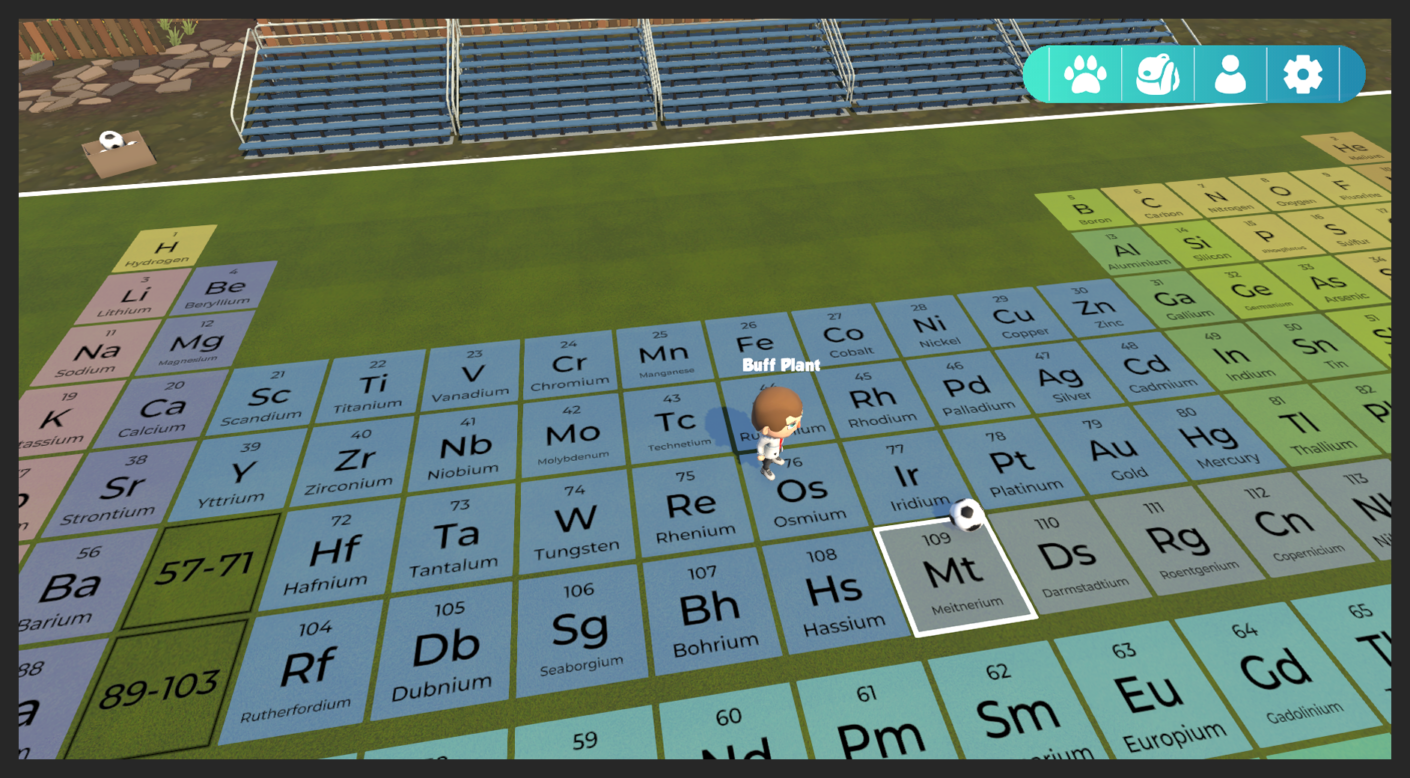Show the character profile icon
The image size is (1410, 778).
coord(1230,74)
